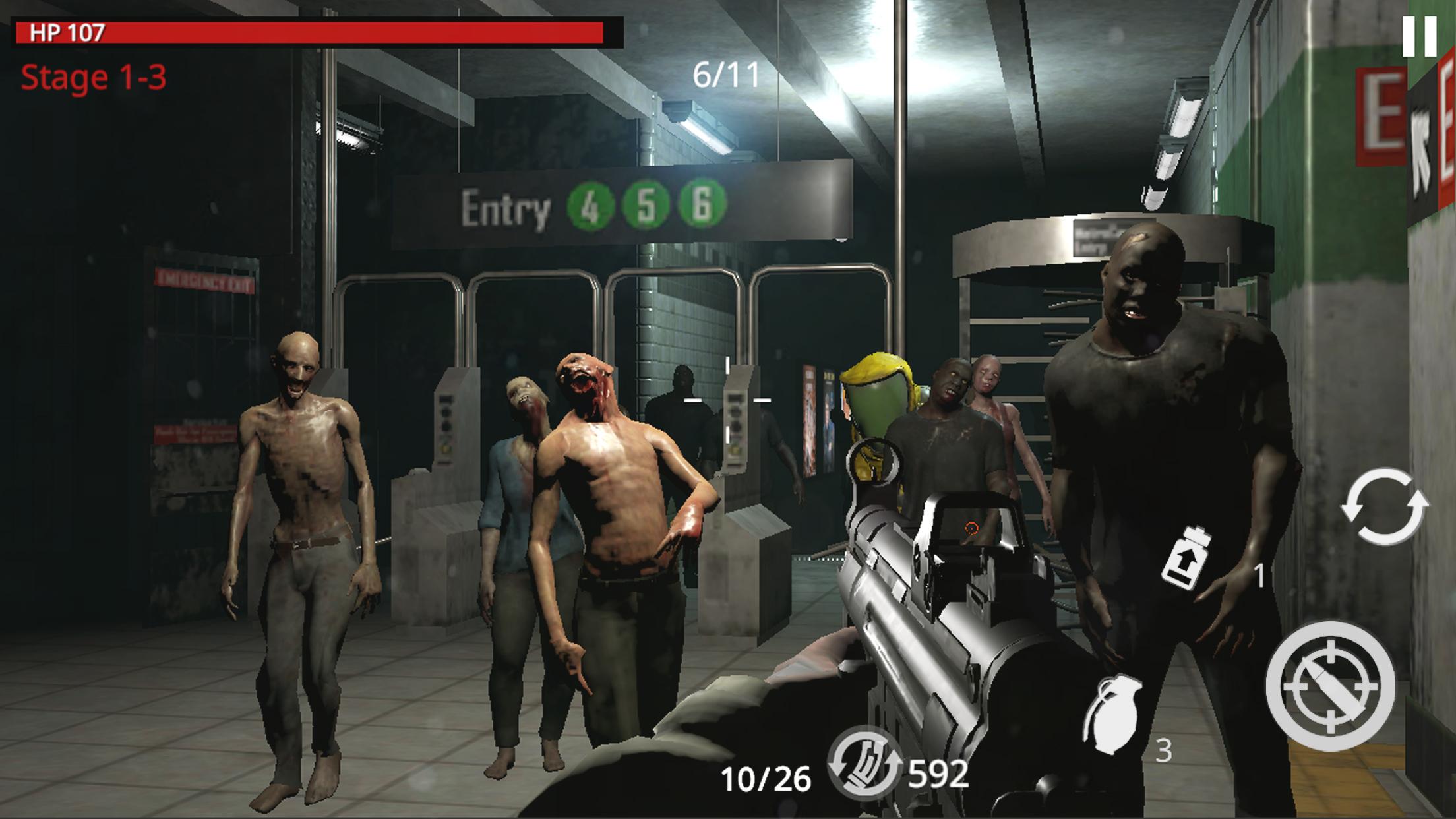This screenshot has height=819, width=1456.
Task: Tap the fire button with bullet crosshair
Action: coord(1330,686)
